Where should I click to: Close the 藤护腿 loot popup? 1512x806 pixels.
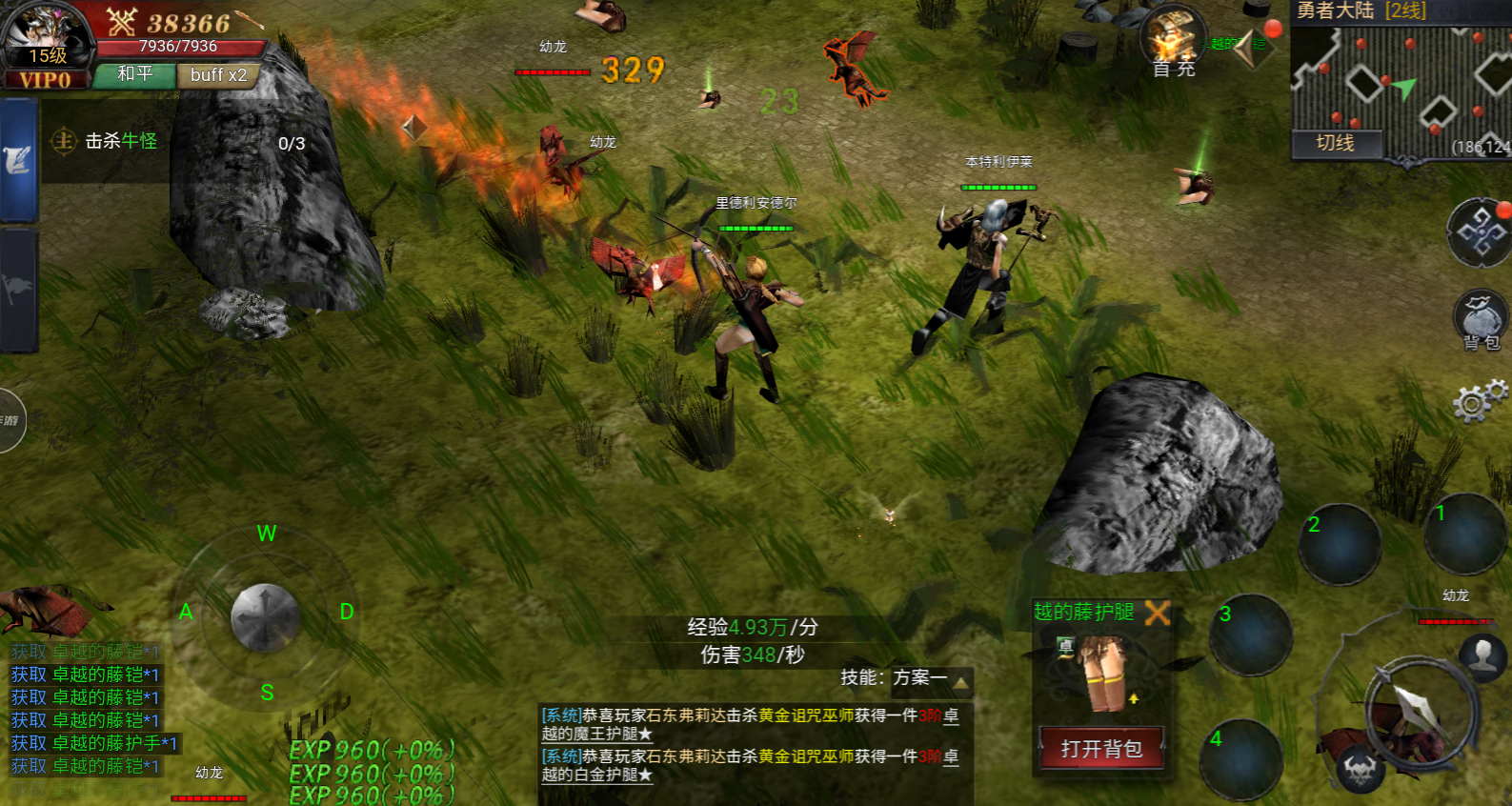1157,613
